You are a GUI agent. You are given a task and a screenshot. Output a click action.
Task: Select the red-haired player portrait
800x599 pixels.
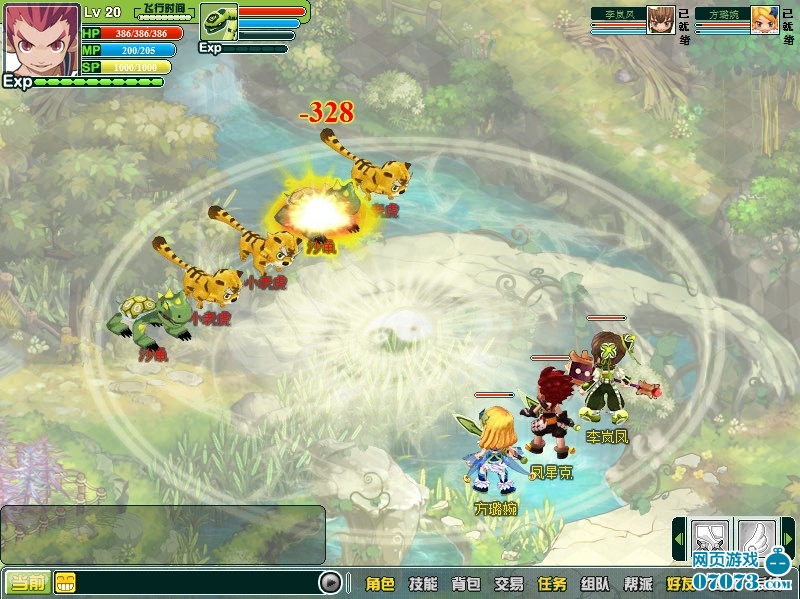[40, 38]
